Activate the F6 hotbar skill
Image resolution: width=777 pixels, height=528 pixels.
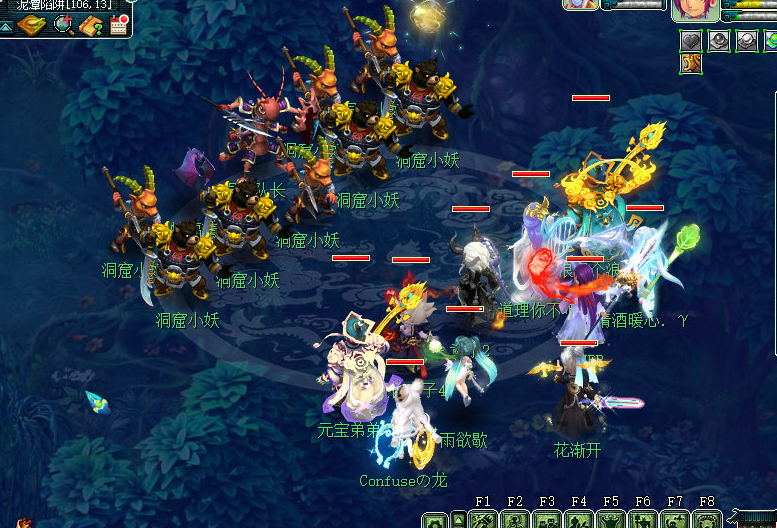(643, 520)
